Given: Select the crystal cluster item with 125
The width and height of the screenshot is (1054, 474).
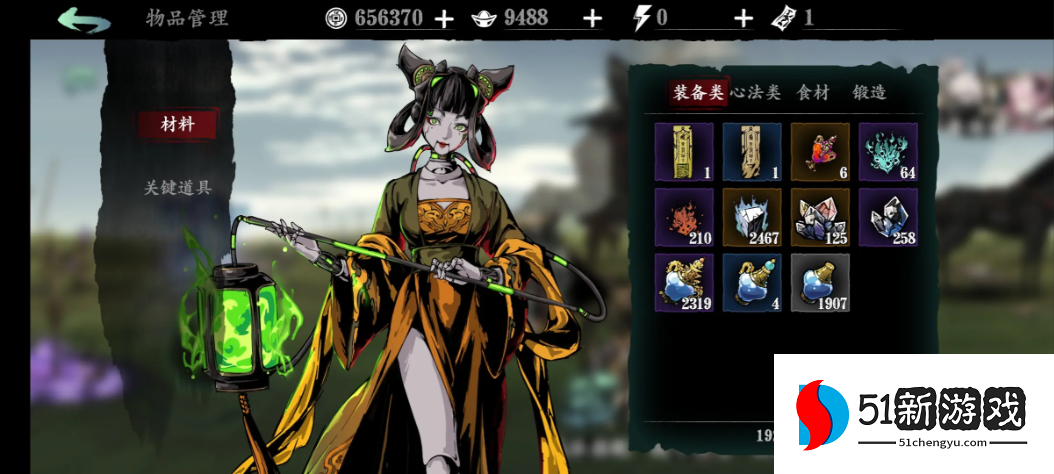Looking at the screenshot, I should point(820,217).
